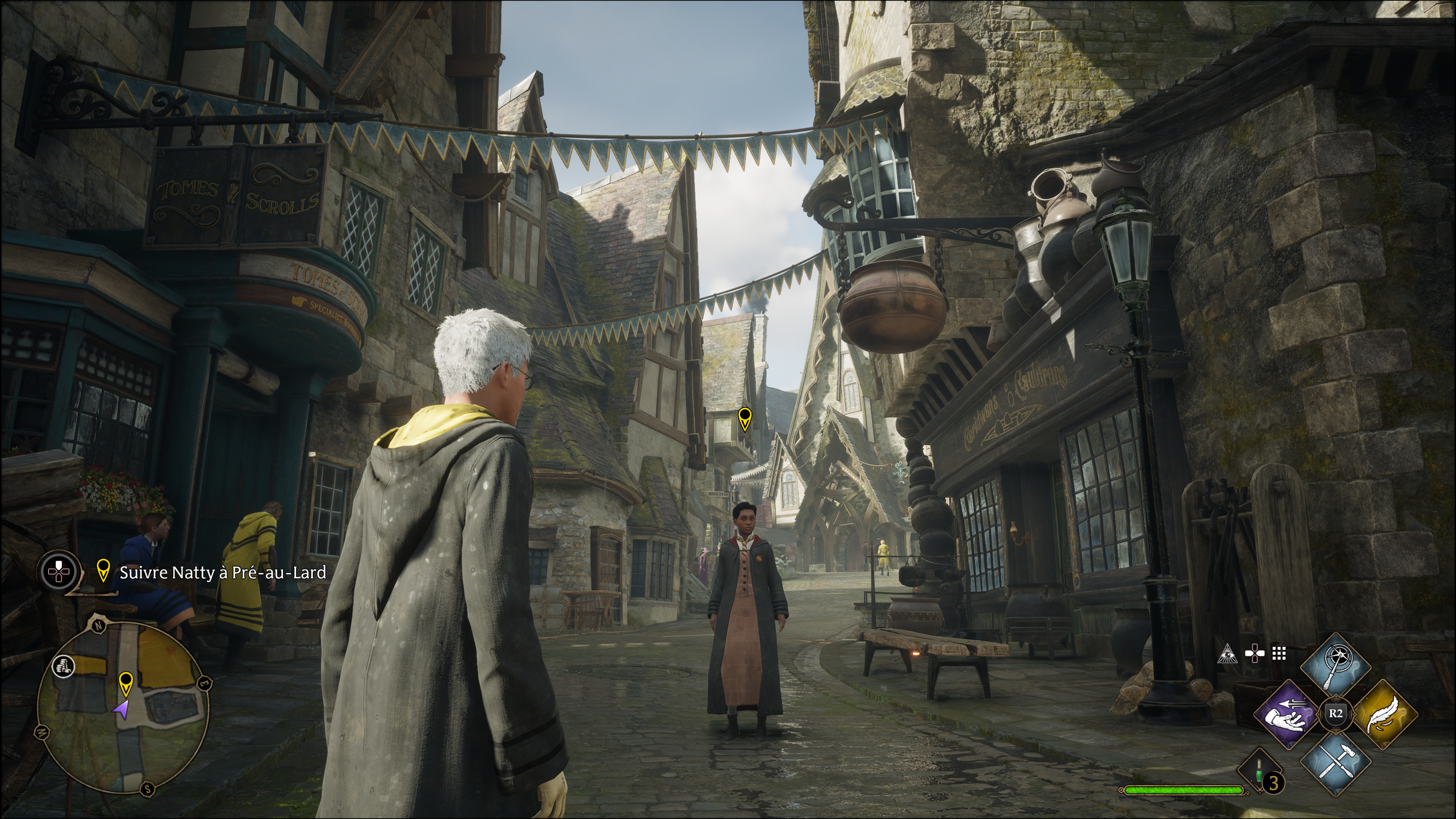Select the yellow quest pin on minimap
The image size is (1456, 819).
[x=126, y=683]
